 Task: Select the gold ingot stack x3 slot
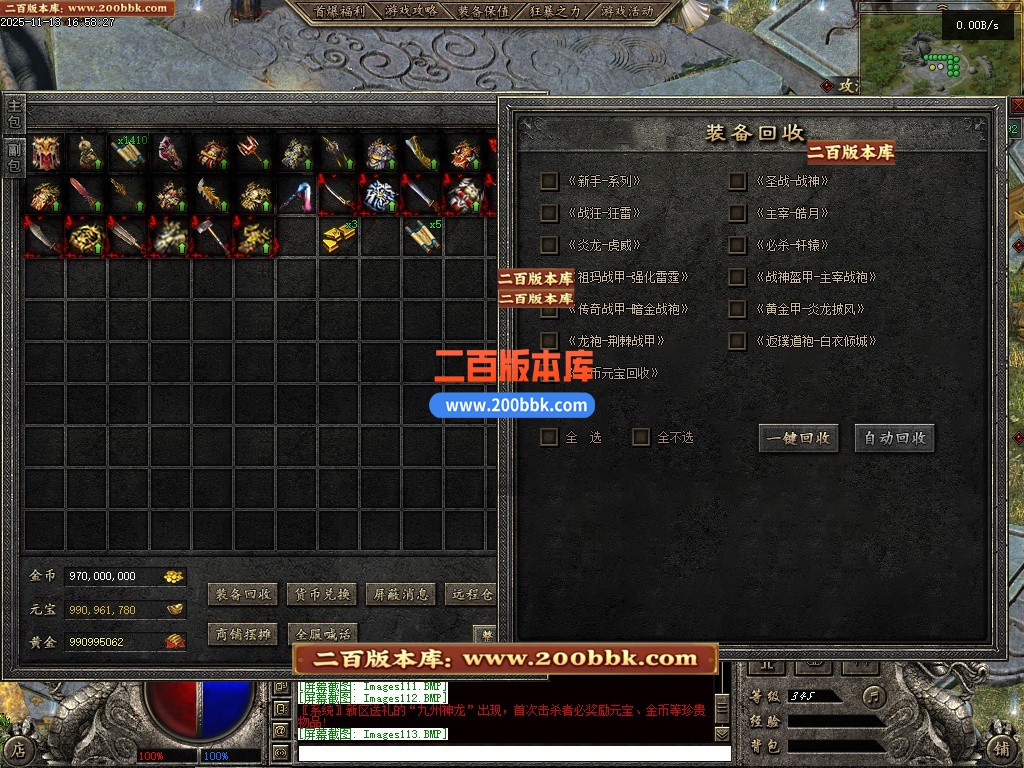[339, 237]
